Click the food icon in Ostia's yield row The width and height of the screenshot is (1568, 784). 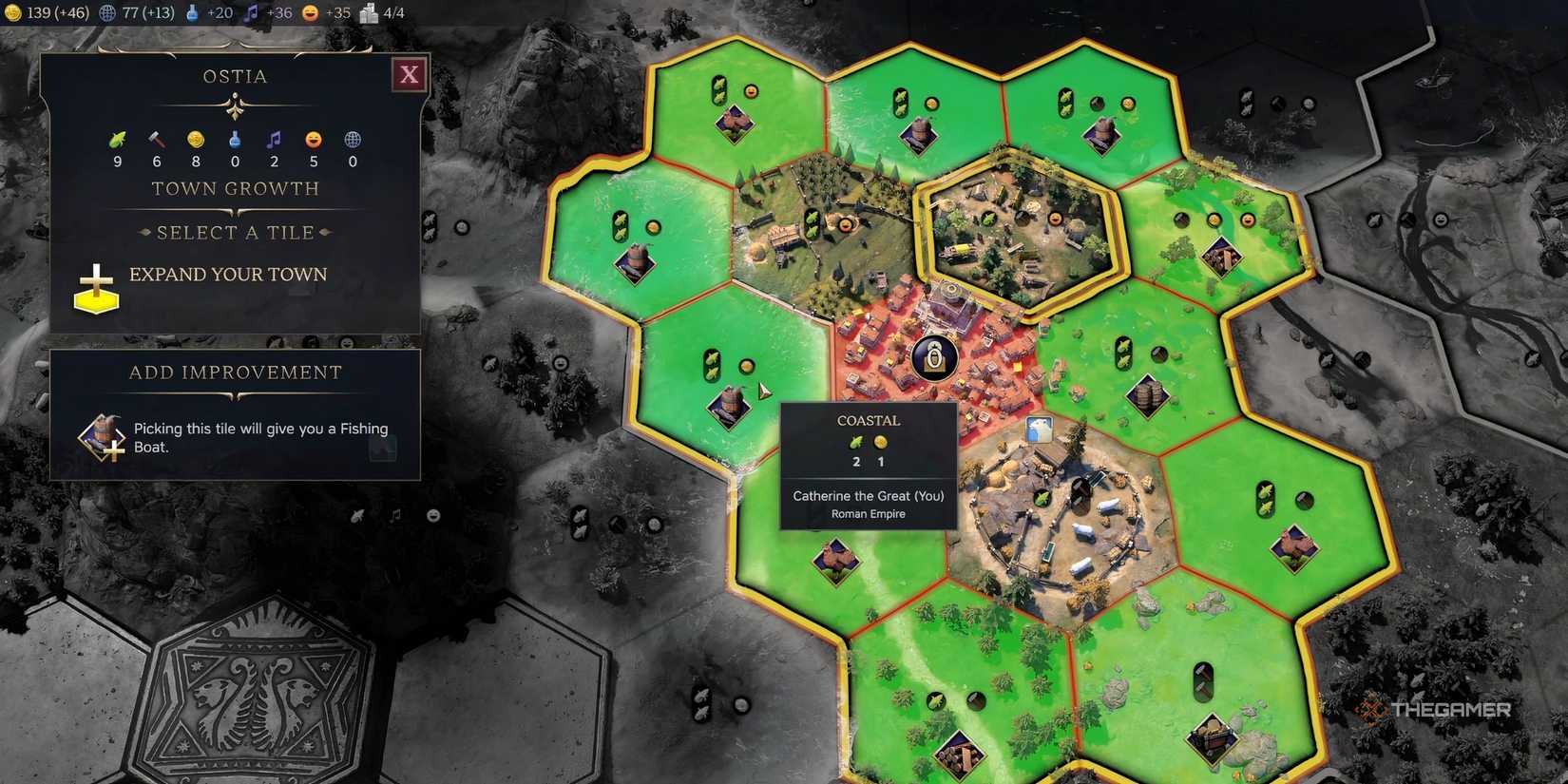pyautogui.click(x=117, y=140)
